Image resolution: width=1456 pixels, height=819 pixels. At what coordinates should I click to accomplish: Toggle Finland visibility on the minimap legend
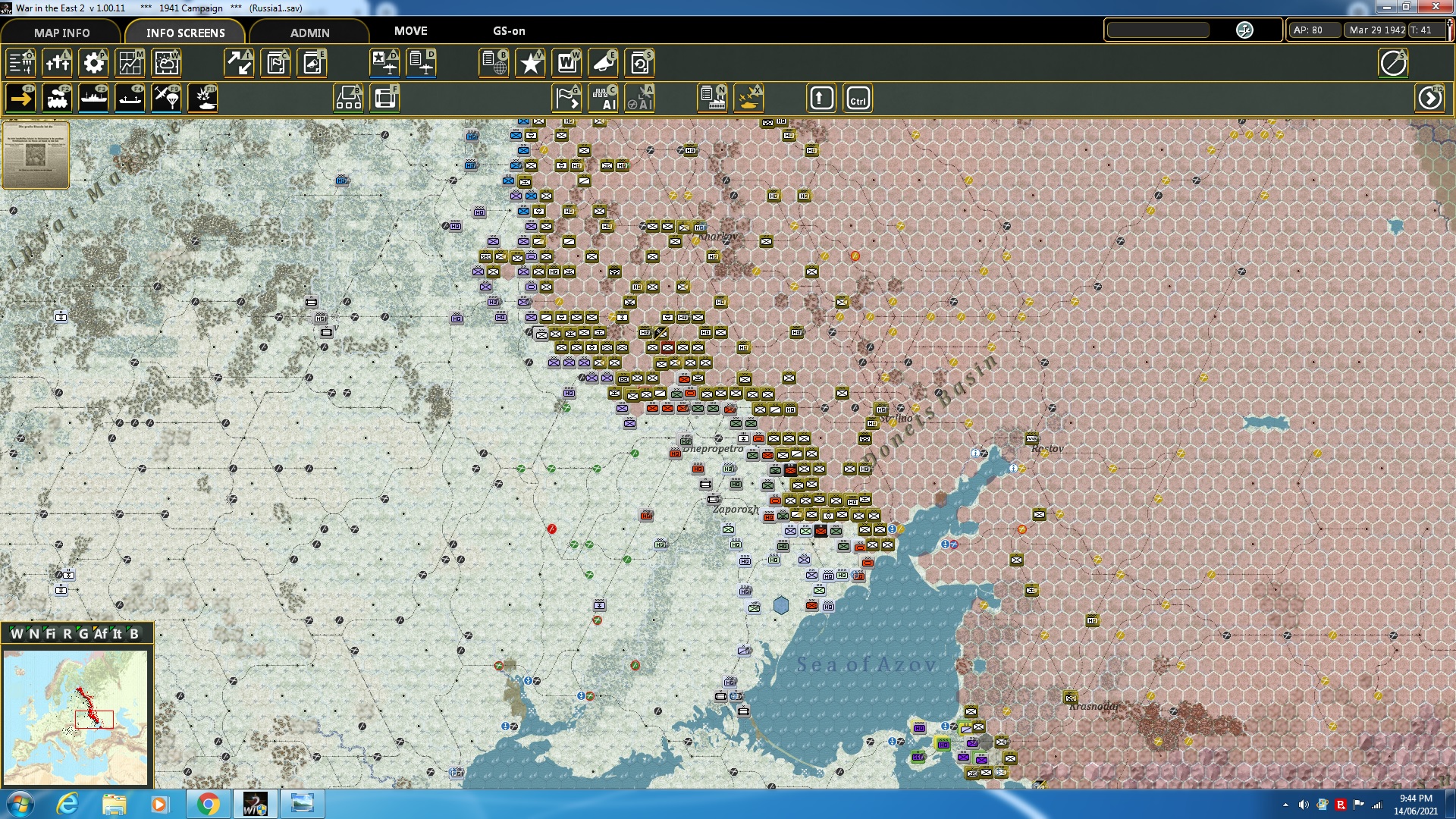pos(51,633)
